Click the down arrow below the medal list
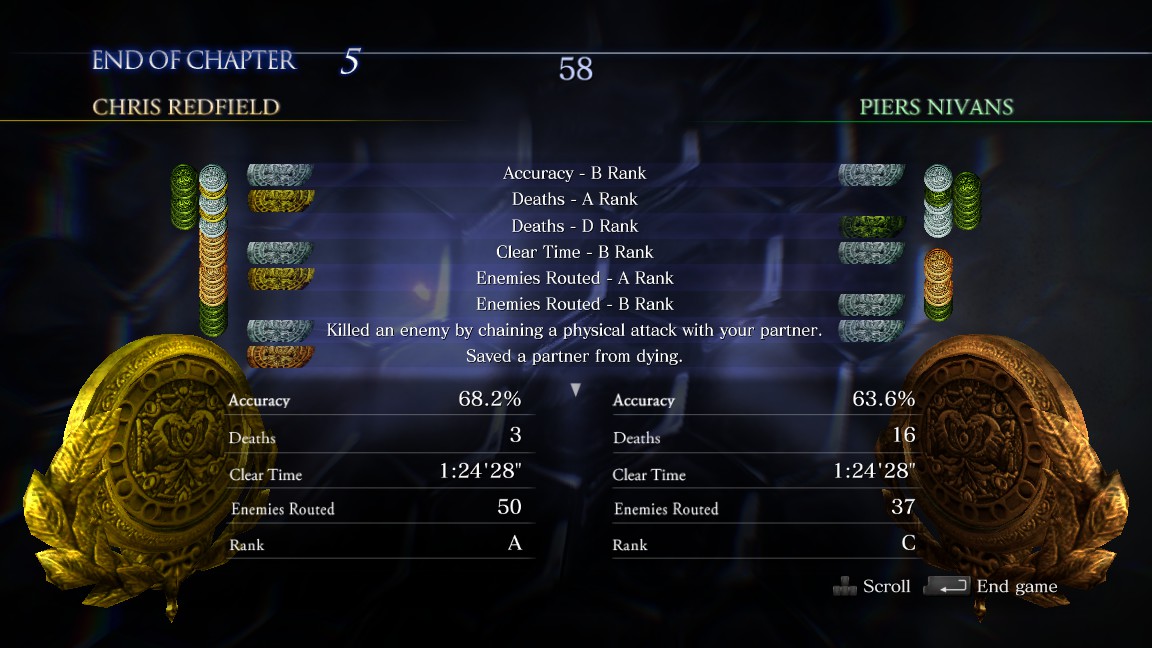 coord(576,390)
